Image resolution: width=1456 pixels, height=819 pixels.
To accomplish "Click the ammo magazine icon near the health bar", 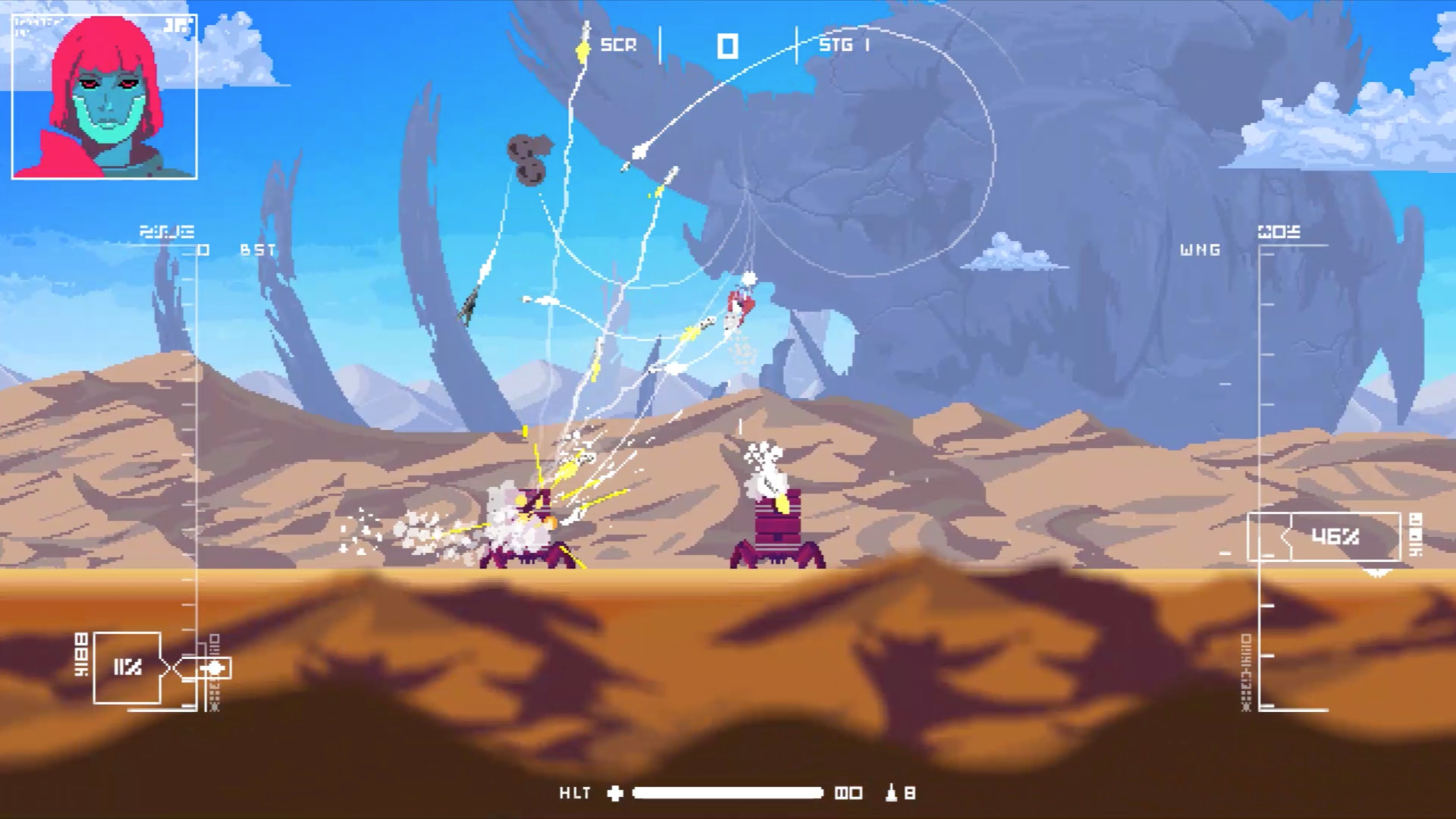I will pos(849,793).
